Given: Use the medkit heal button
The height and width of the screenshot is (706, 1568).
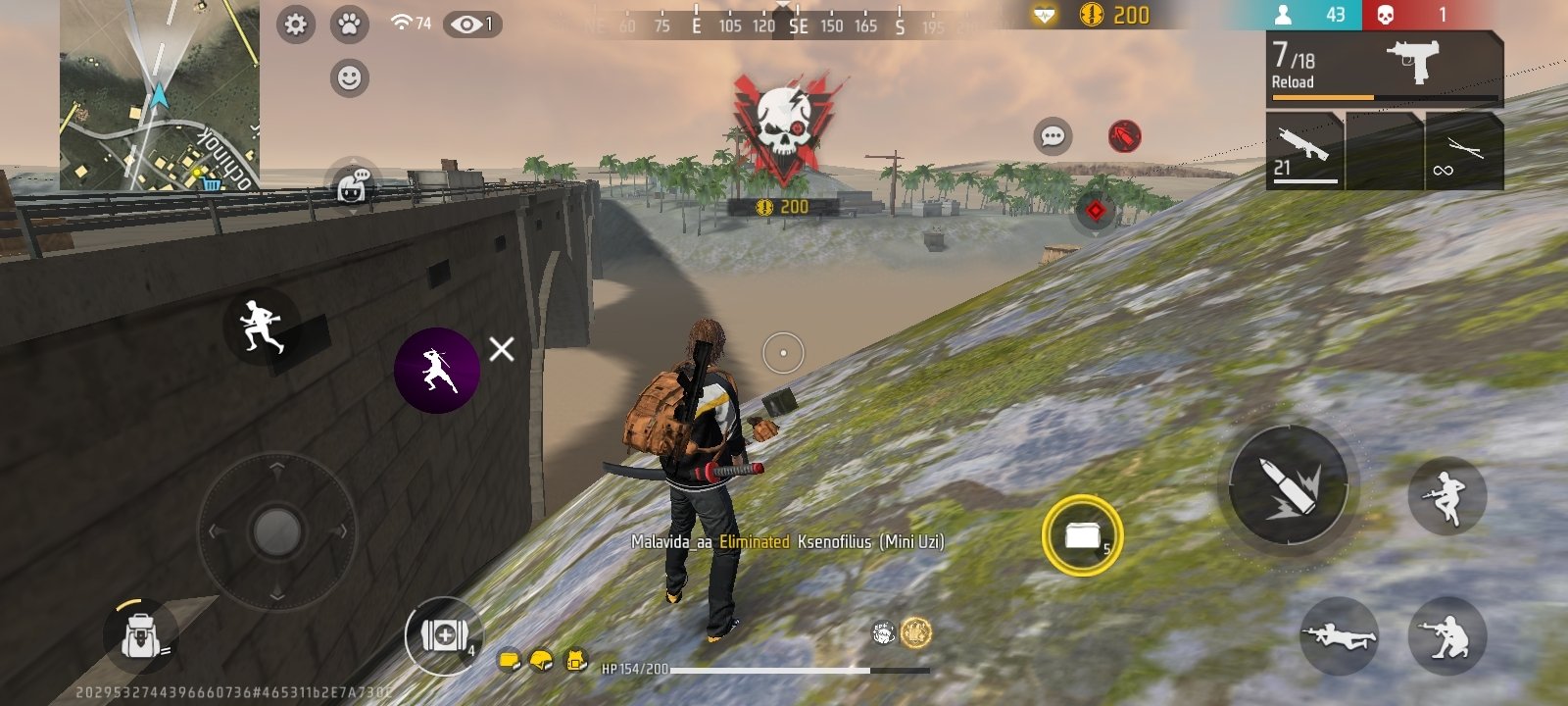Looking at the screenshot, I should (444, 635).
